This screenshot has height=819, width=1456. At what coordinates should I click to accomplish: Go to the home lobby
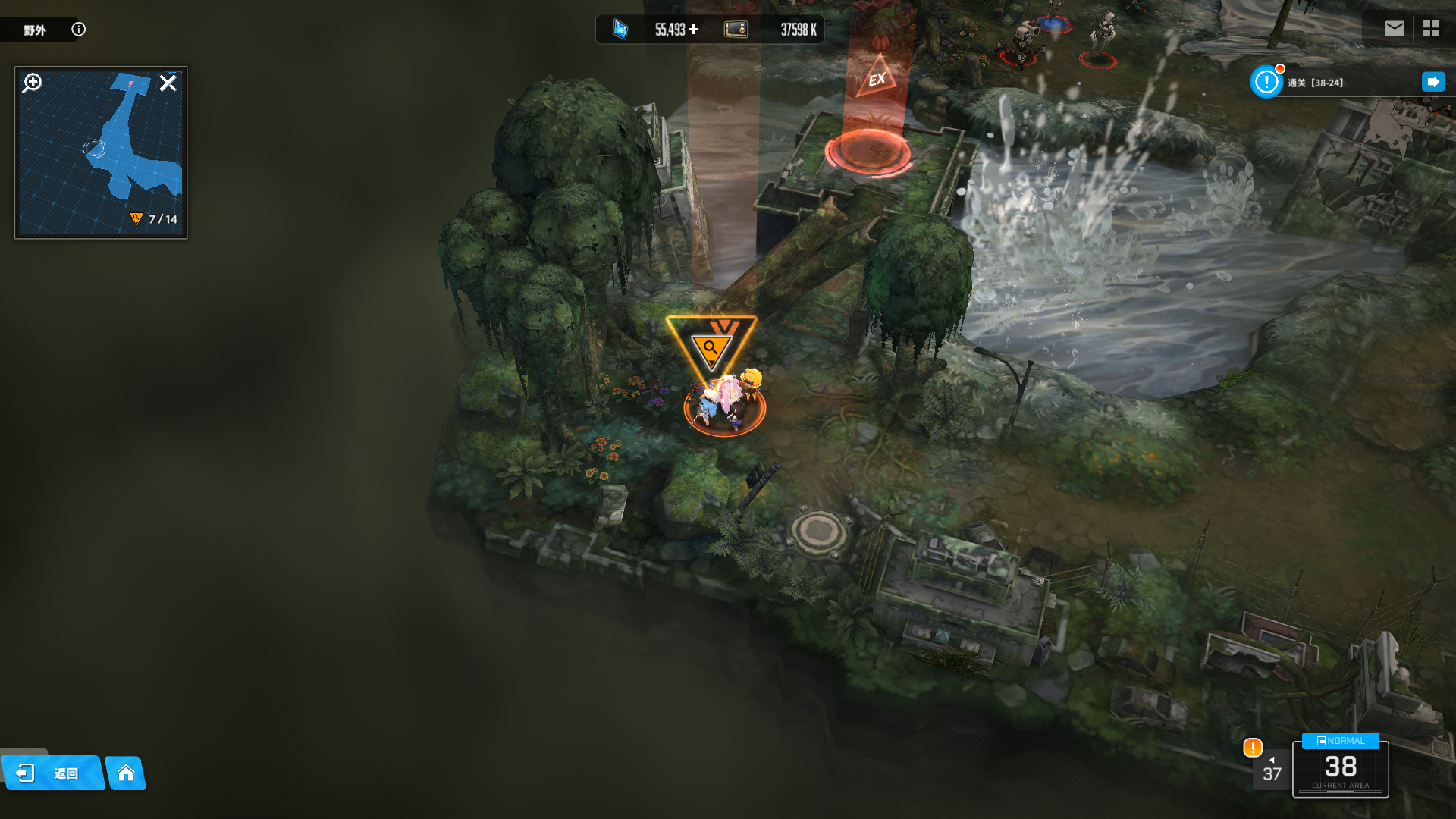(x=126, y=773)
